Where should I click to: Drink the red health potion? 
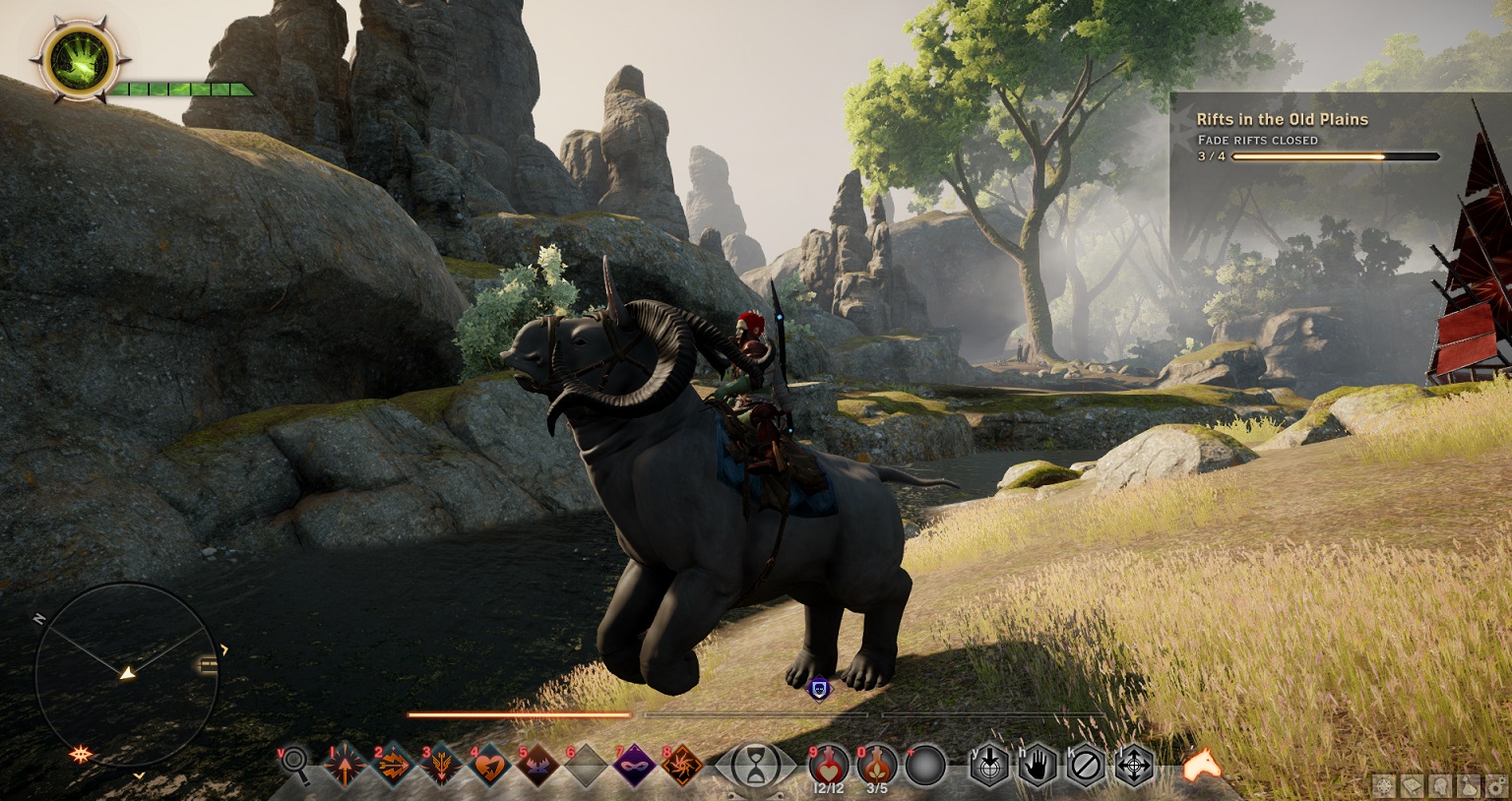[828, 765]
